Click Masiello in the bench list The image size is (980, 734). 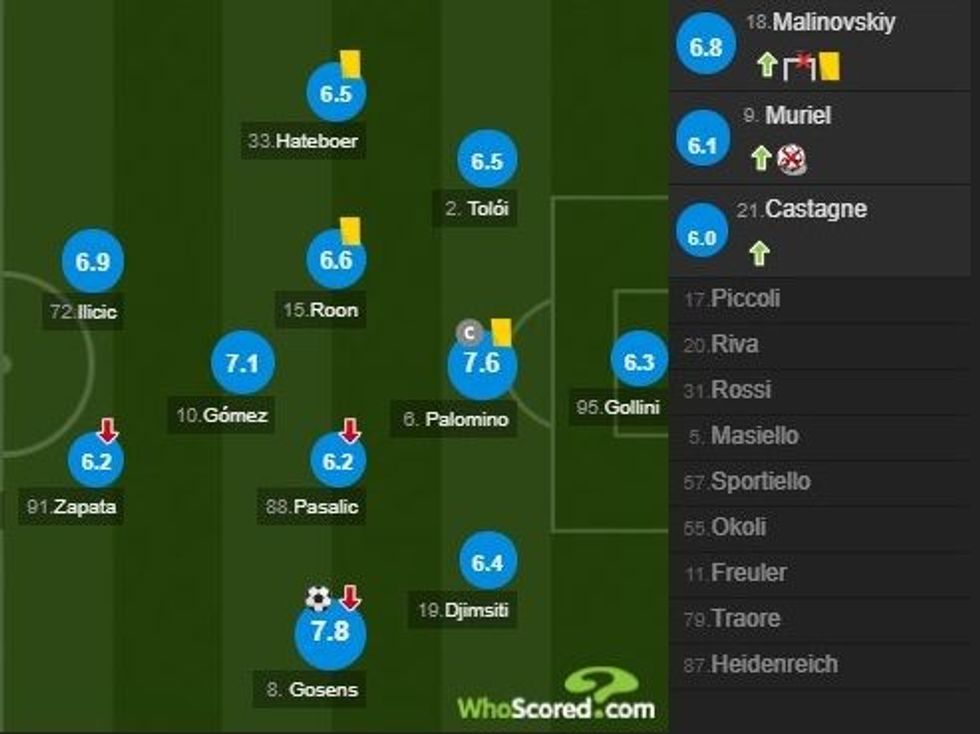click(x=754, y=436)
